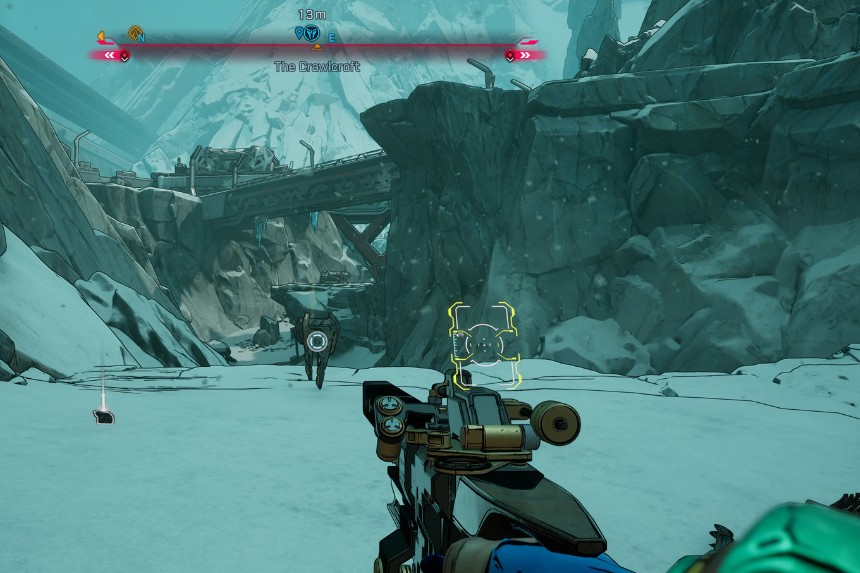Click the orange diamond marker near North

point(133,32)
